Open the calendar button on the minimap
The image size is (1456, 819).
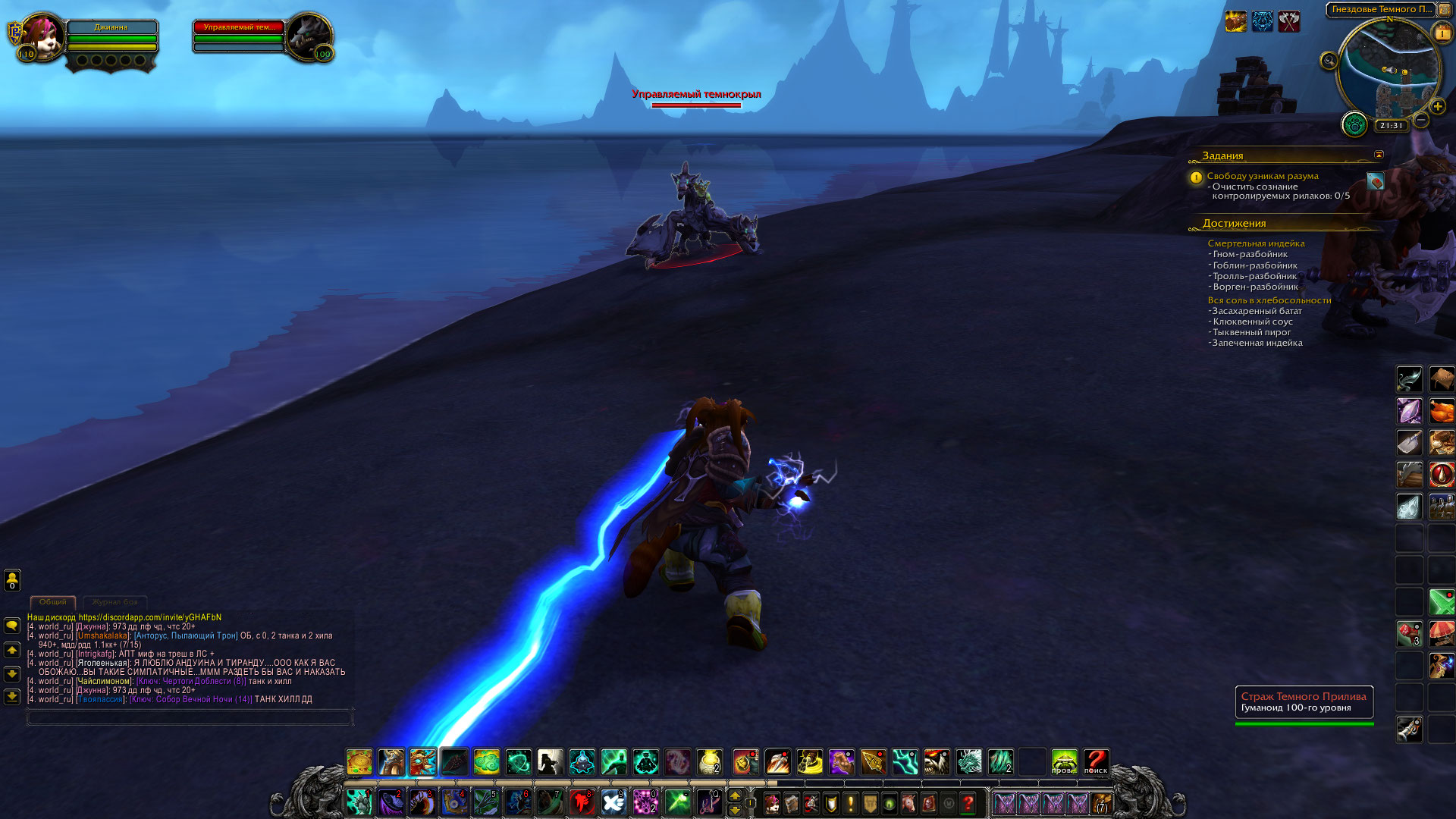[x=1441, y=33]
